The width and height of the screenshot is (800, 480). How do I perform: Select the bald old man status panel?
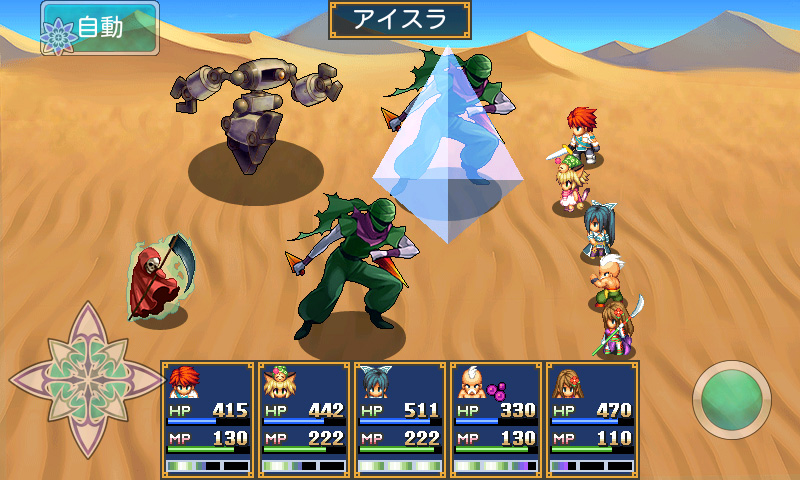tap(496, 418)
